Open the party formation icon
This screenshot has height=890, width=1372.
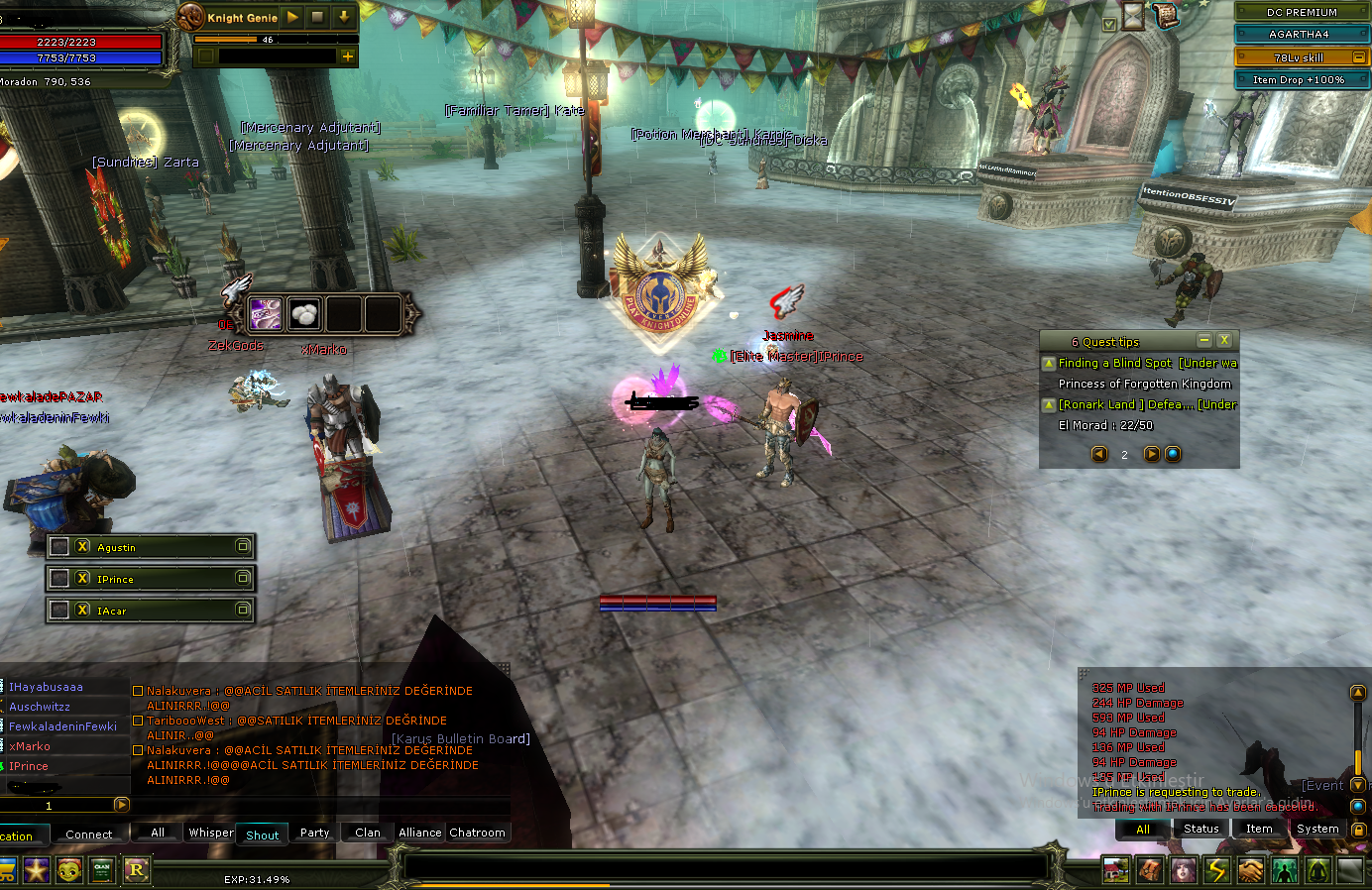(1284, 869)
